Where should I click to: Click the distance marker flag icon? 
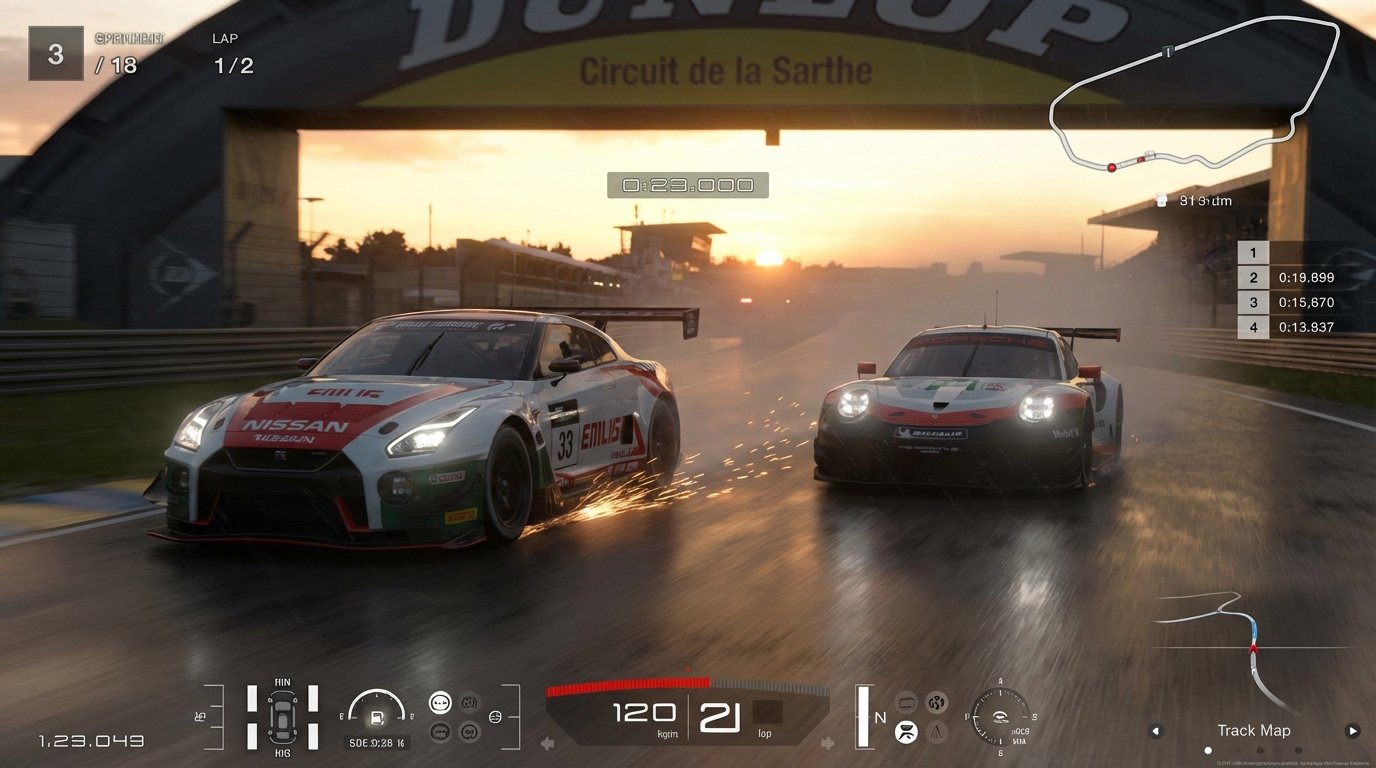1162,200
